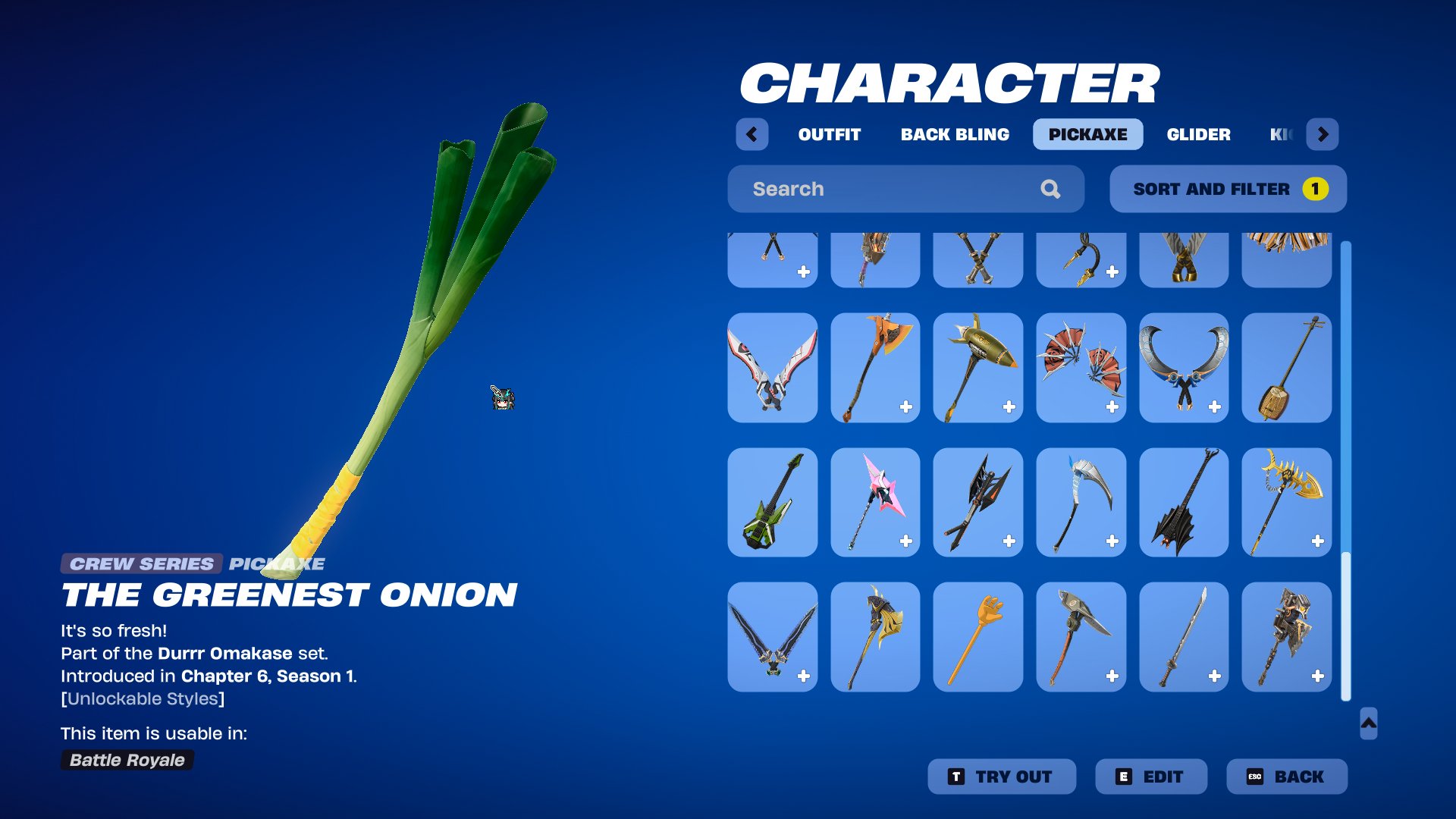Click the right arrow beside category tabs
Screen dimensions: 1456x819
(x=1323, y=134)
